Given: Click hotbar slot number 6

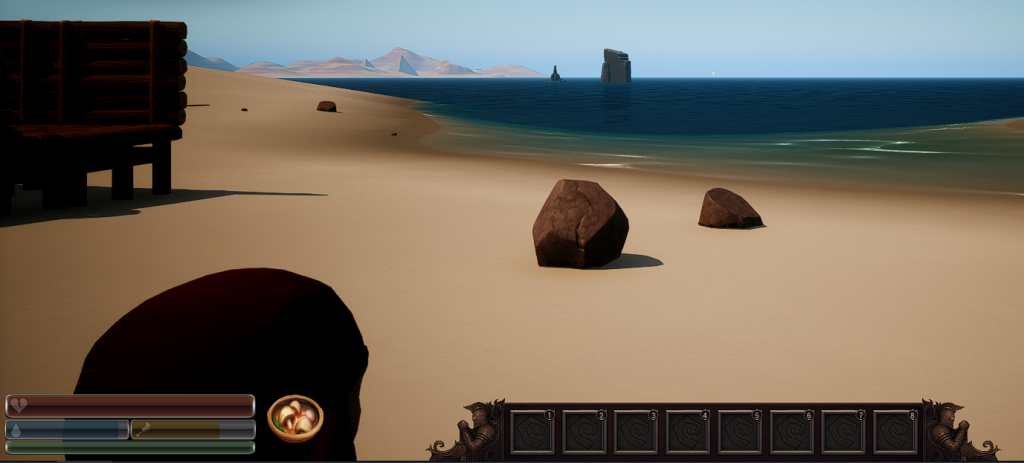Looking at the screenshot, I should tap(792, 431).
